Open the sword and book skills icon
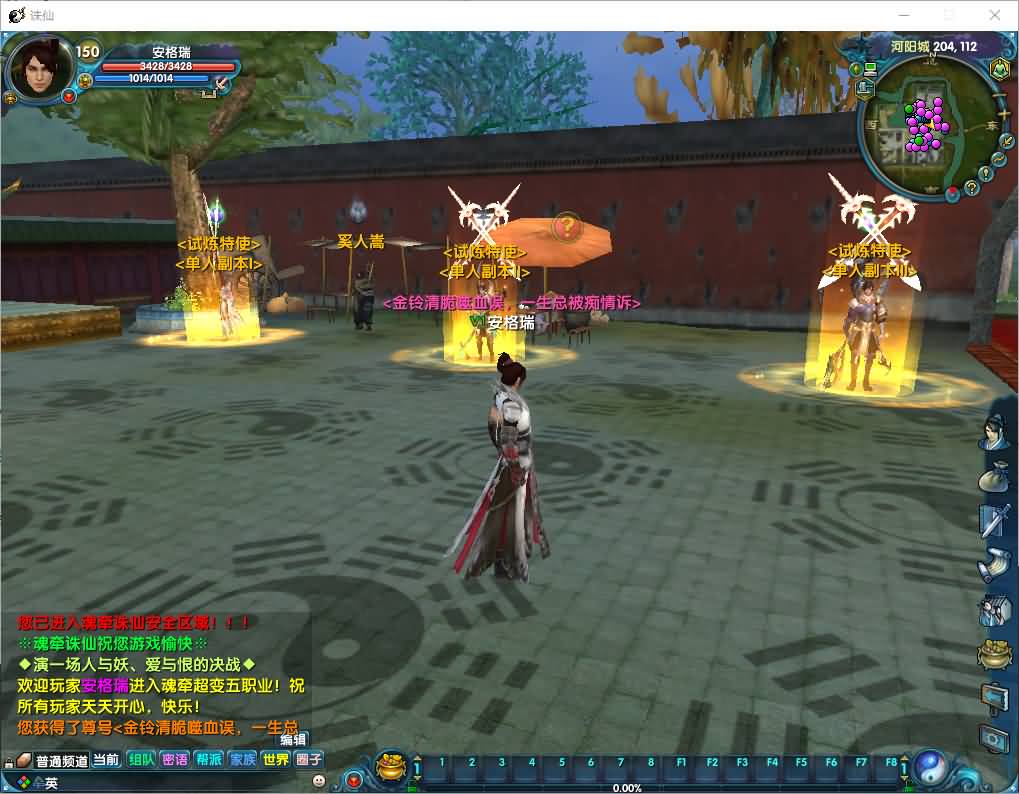1019x794 pixels. point(997,520)
